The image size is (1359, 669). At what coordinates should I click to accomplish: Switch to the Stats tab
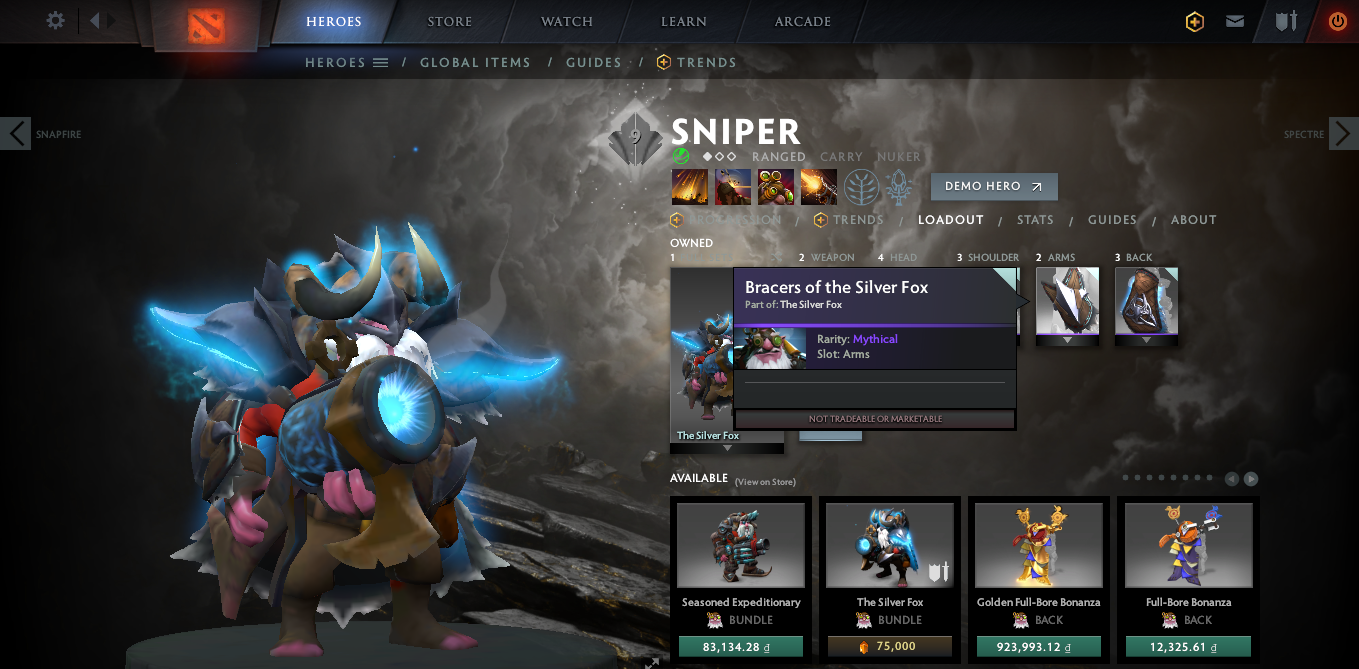(x=1035, y=220)
